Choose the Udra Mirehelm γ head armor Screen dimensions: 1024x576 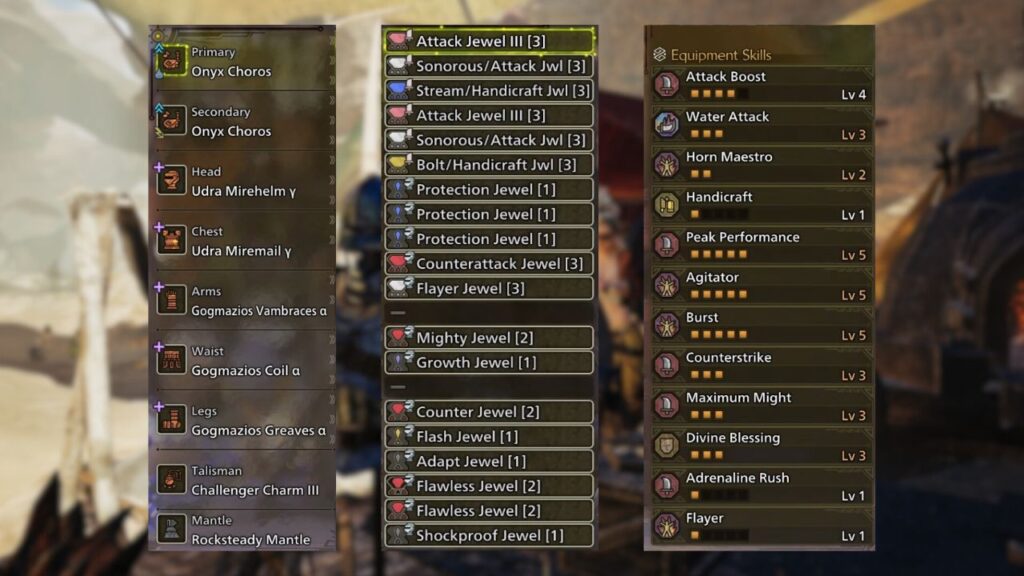[x=242, y=181]
